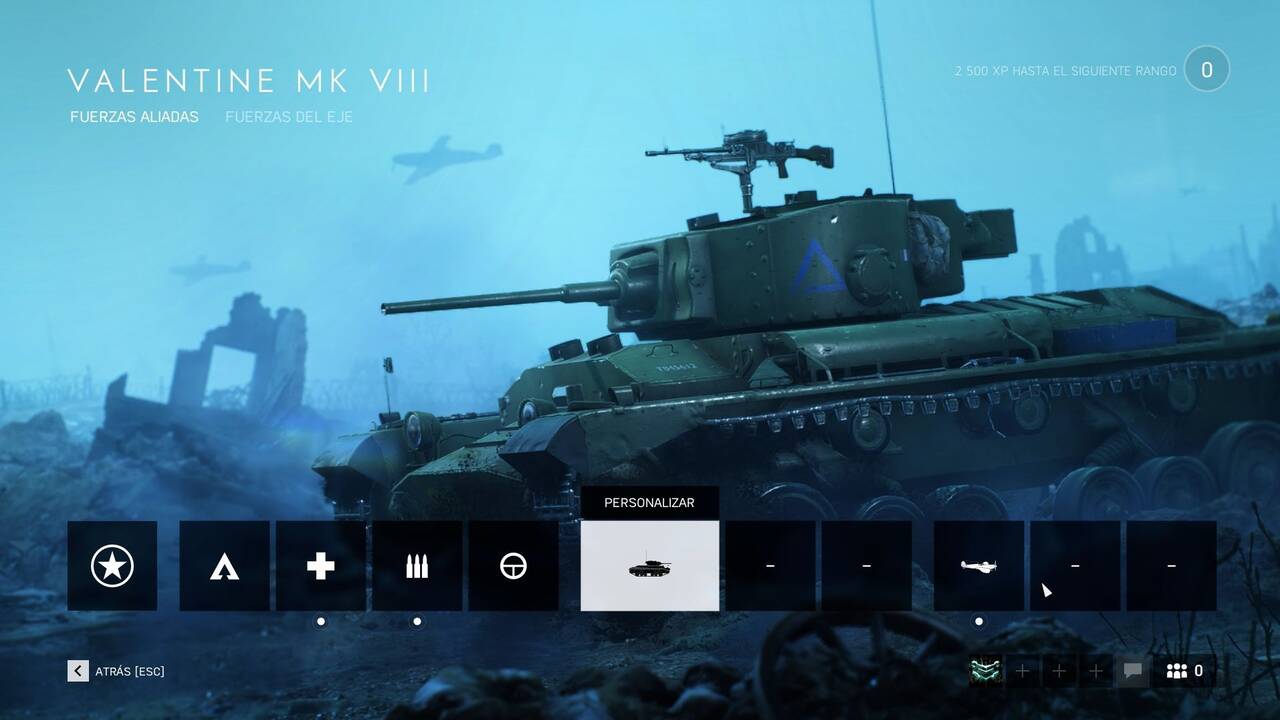
Task: Click the last empty dash vehicle slot
Action: (1170, 565)
